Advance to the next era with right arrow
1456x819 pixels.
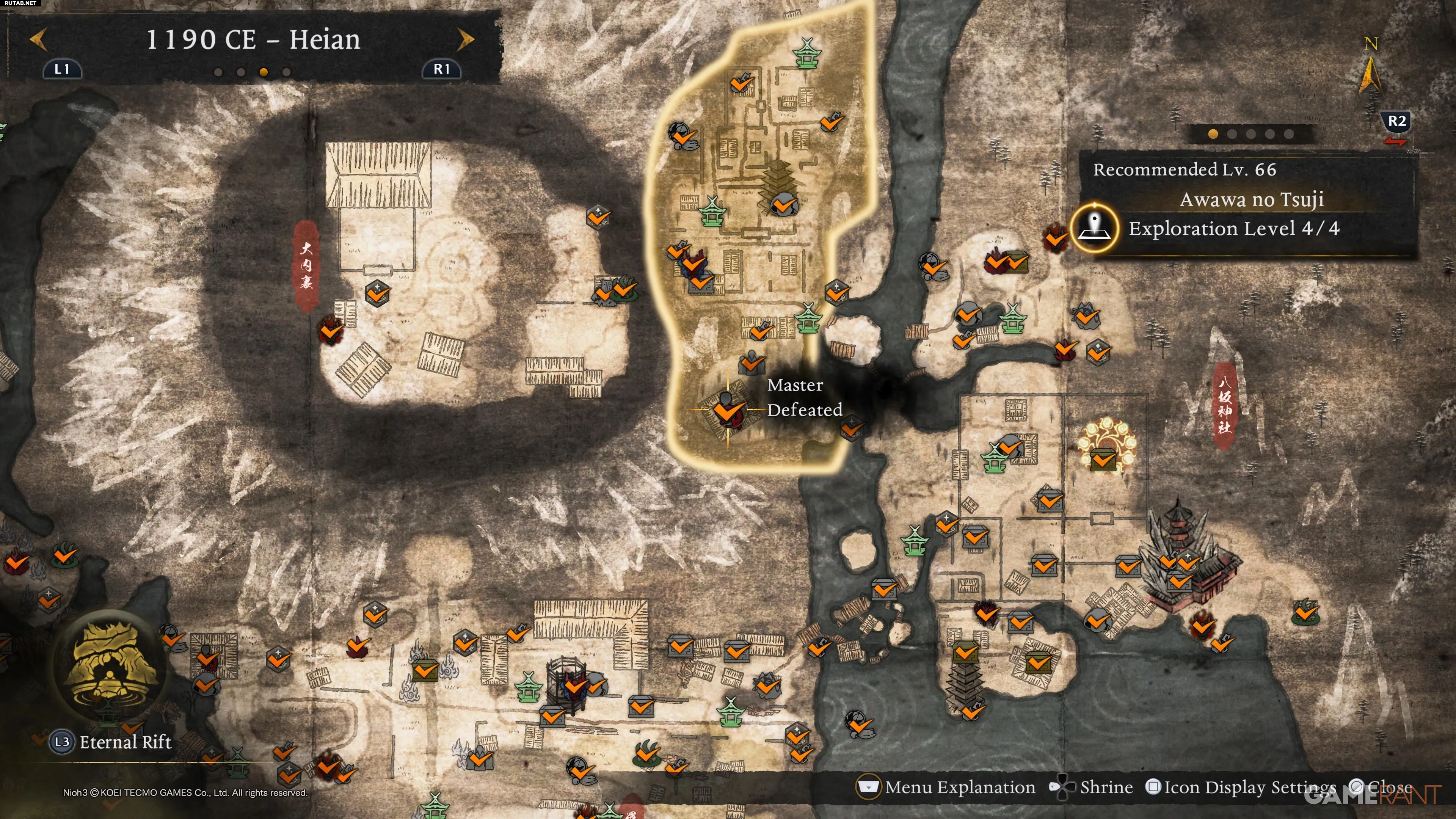[x=465, y=39]
